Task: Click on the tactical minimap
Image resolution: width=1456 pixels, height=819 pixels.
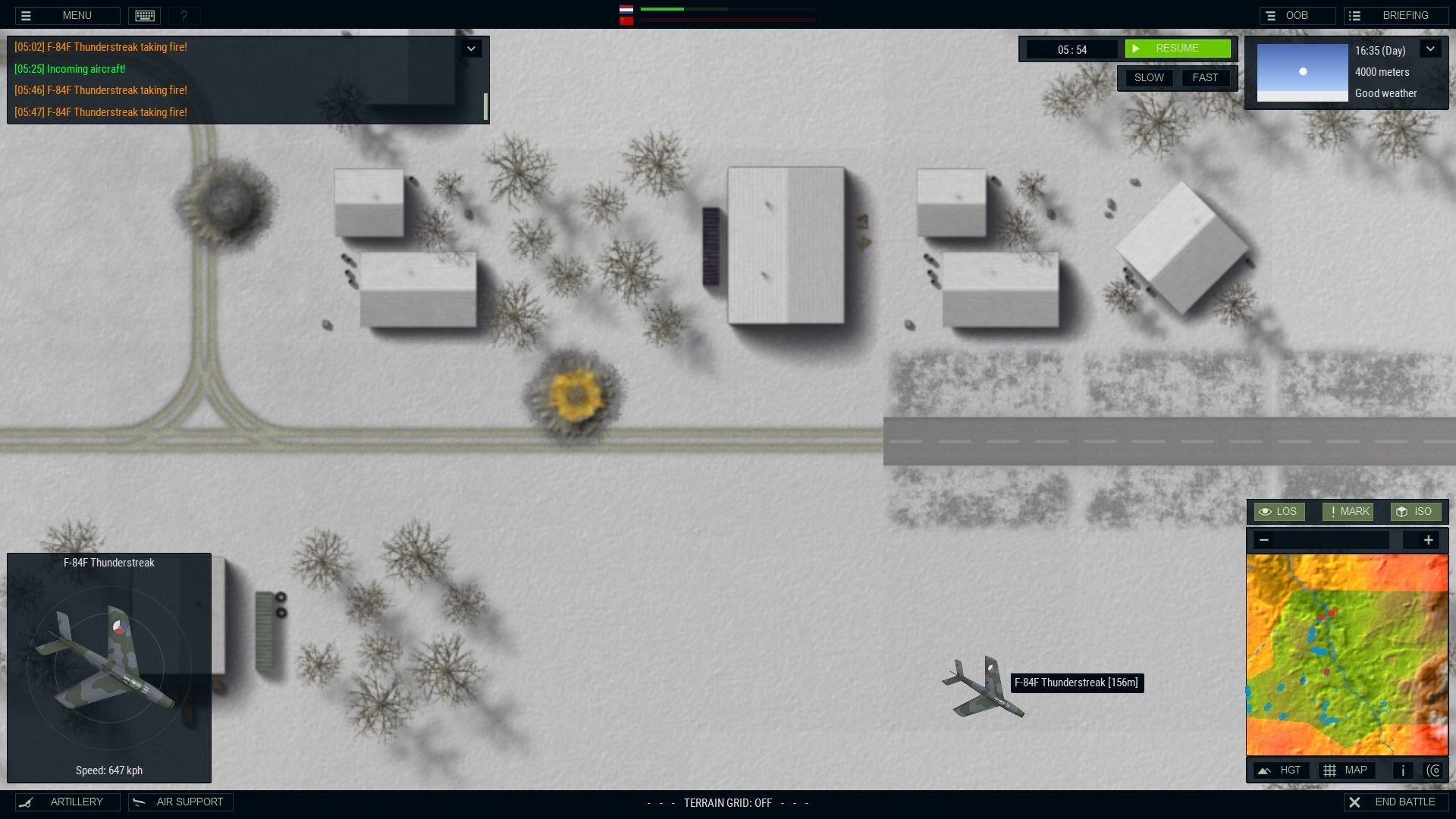Action: (x=1347, y=654)
